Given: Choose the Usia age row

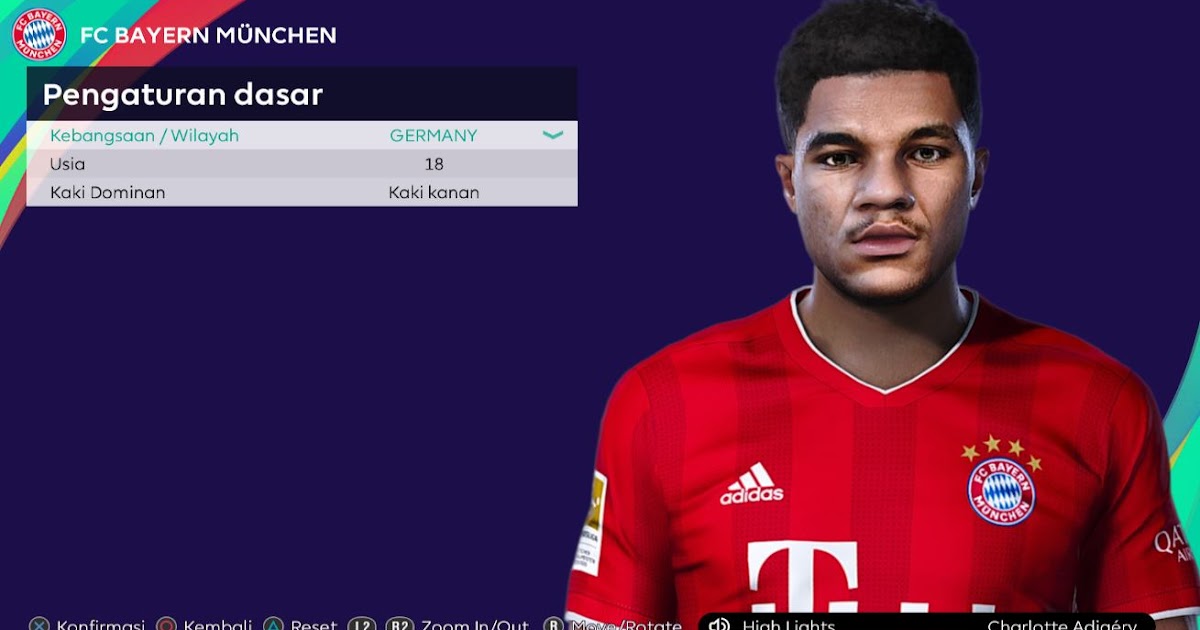Looking at the screenshot, I should [300, 164].
